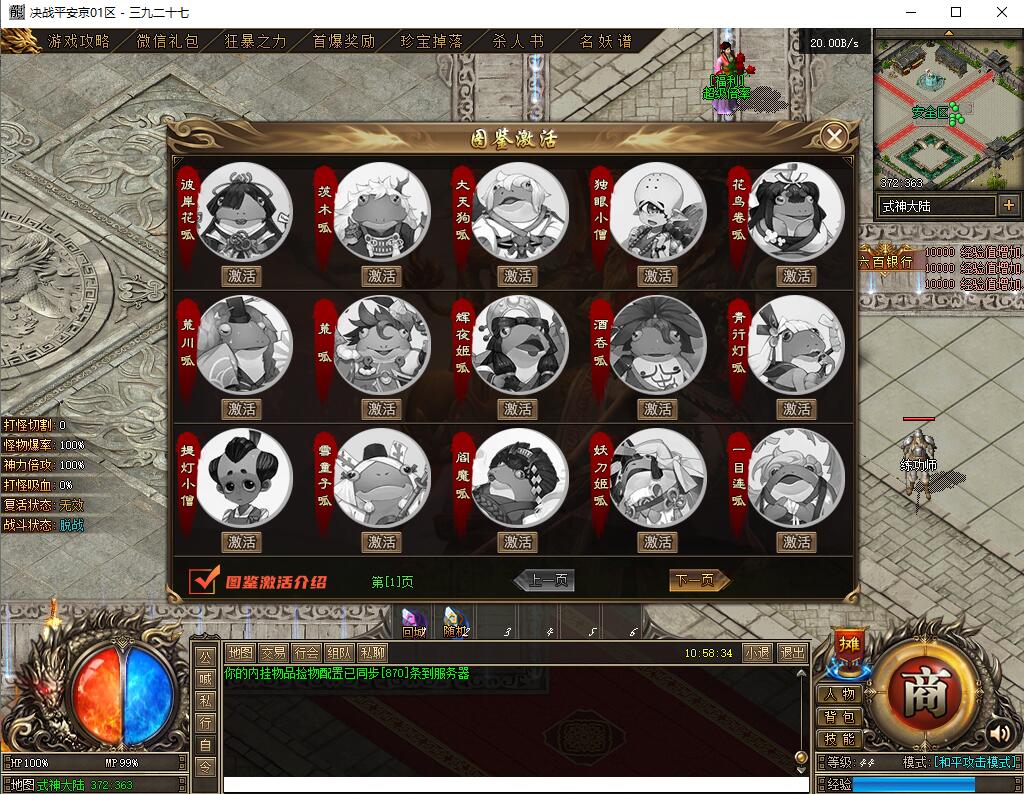Toggle the 图鉴激活介绍 checkbox
The image size is (1024, 794).
204,581
